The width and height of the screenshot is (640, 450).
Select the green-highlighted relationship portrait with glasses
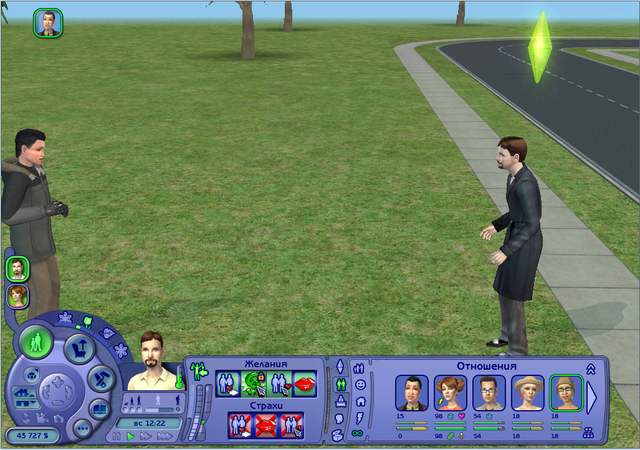coord(565,392)
